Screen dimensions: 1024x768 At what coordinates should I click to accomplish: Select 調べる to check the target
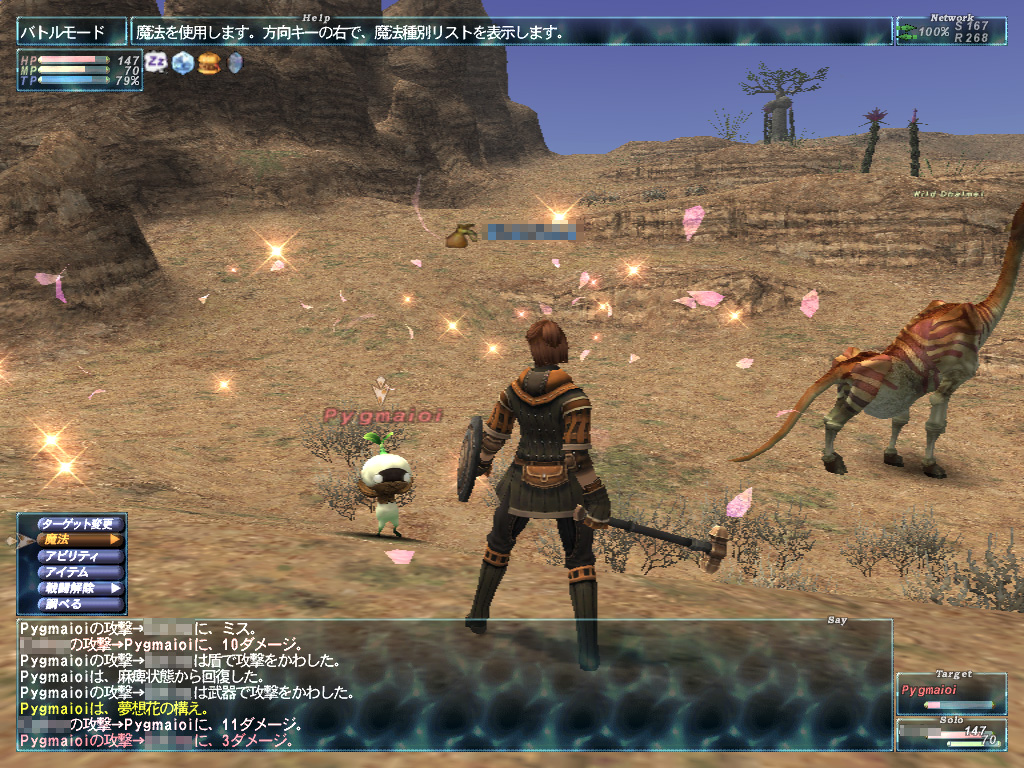click(81, 604)
